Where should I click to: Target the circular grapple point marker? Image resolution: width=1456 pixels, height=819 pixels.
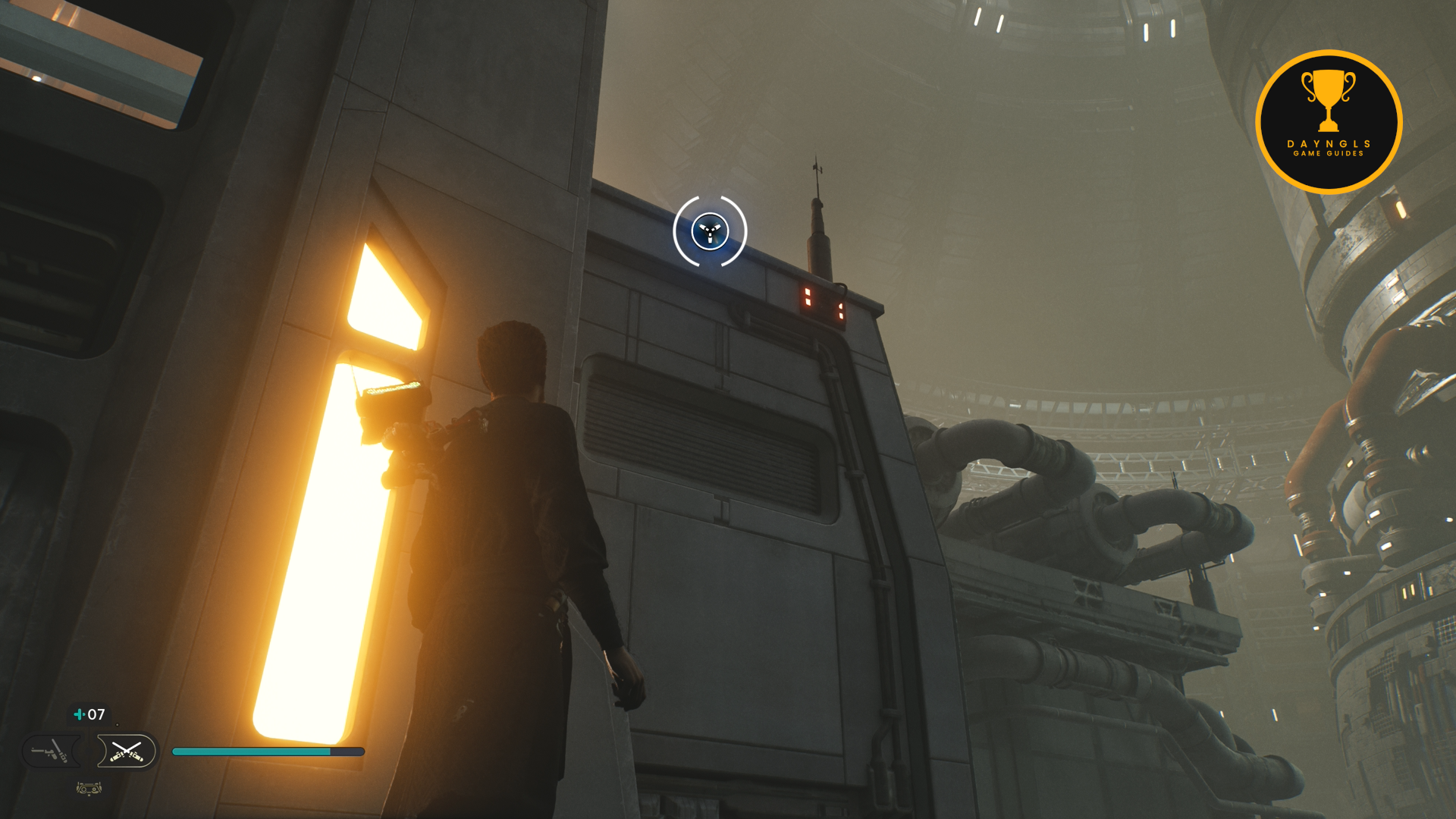(710, 231)
